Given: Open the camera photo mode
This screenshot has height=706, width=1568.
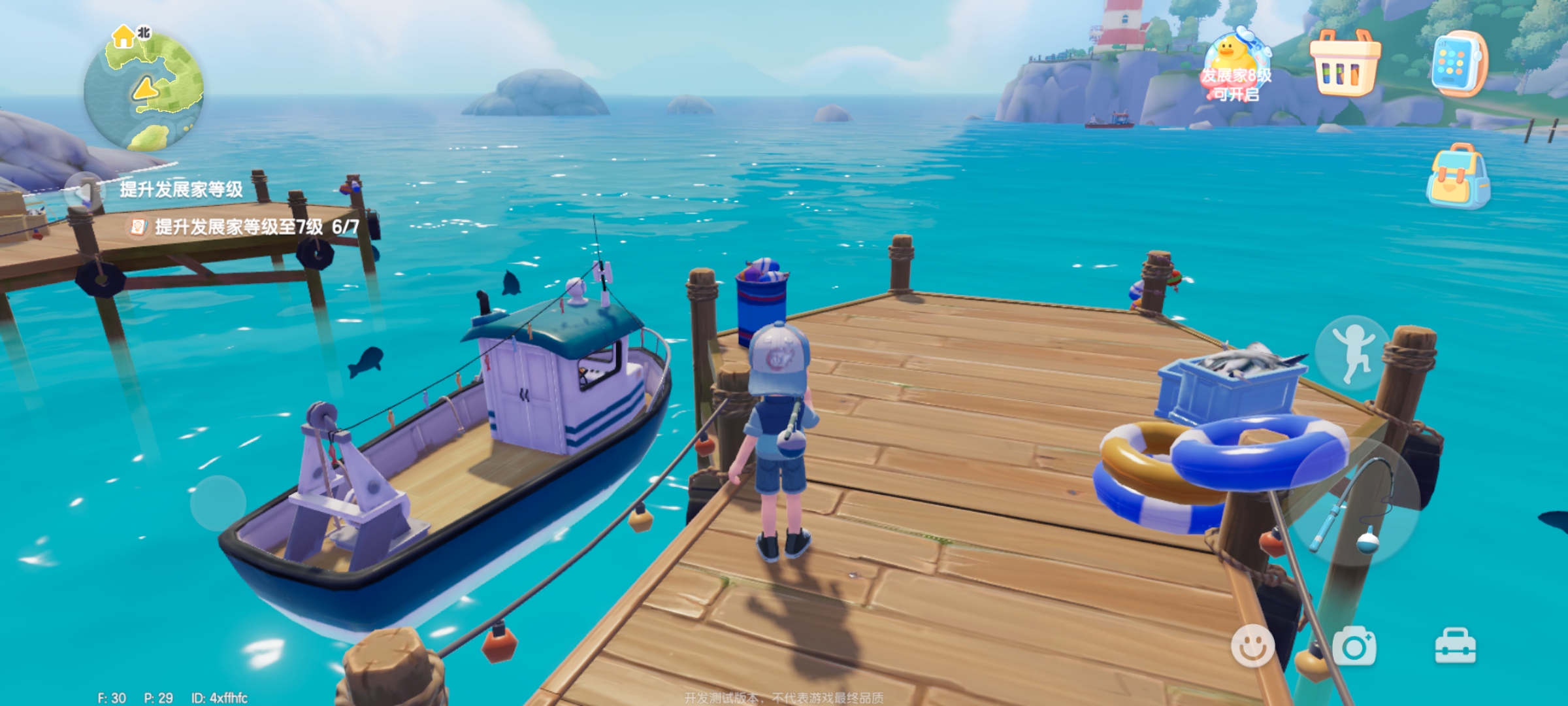Looking at the screenshot, I should tap(1354, 646).
